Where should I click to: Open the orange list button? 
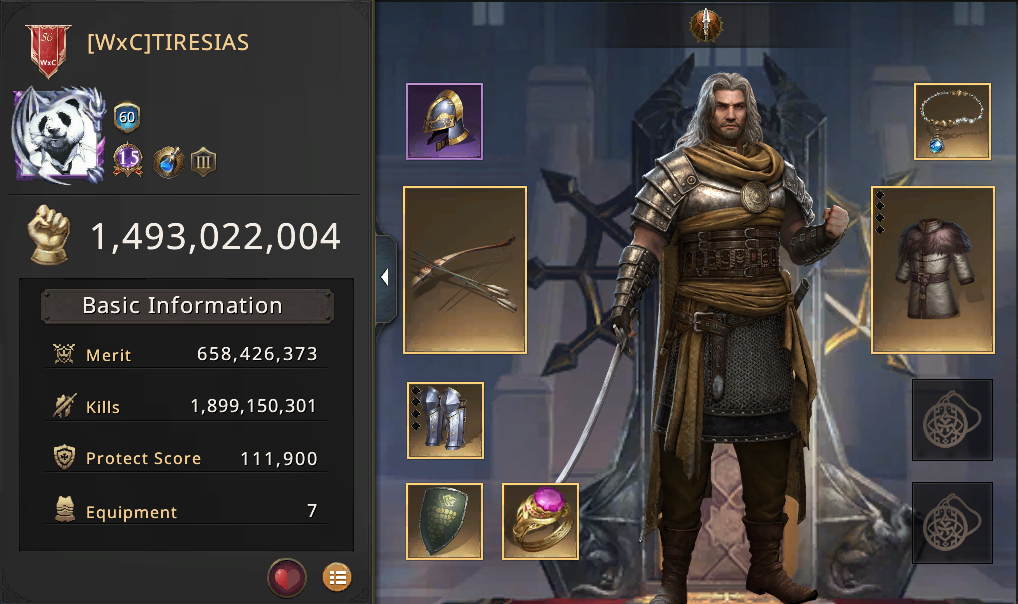[337, 577]
